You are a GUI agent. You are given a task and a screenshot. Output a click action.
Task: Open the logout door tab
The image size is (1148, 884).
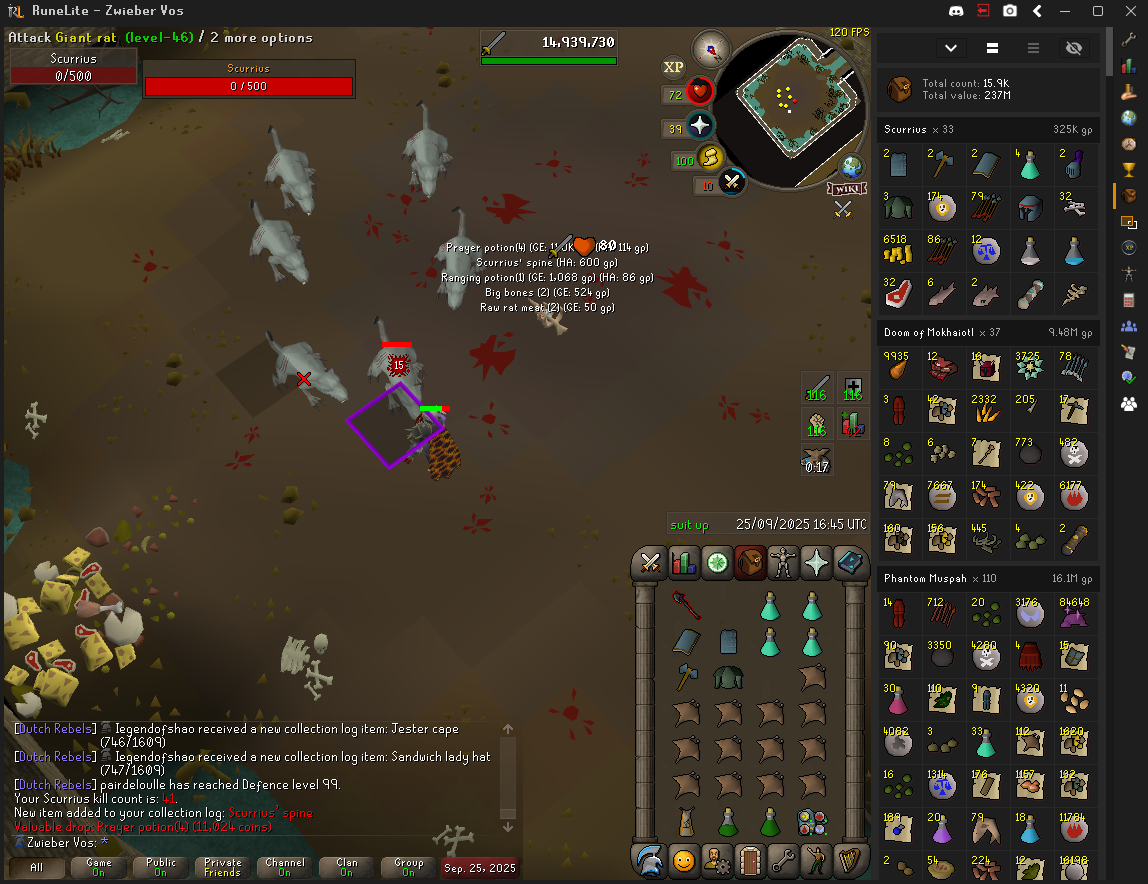coord(750,859)
